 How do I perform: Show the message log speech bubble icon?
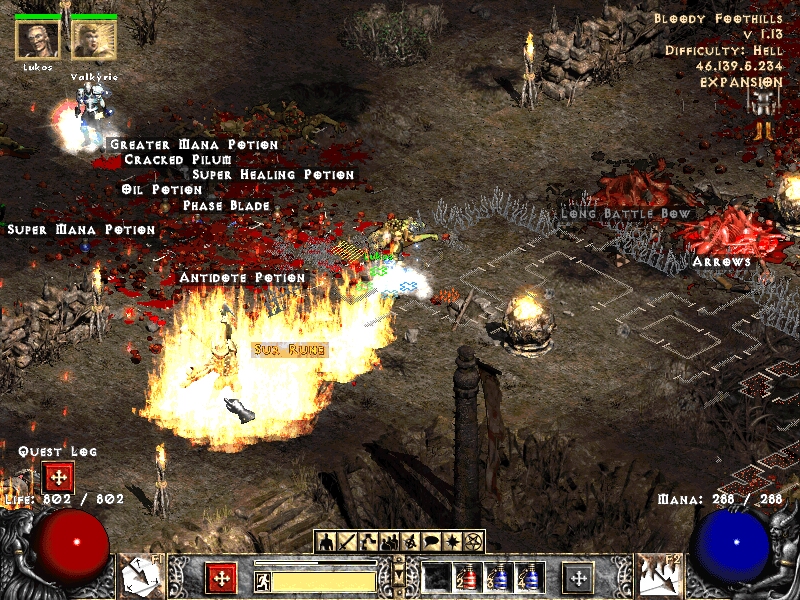tap(432, 542)
